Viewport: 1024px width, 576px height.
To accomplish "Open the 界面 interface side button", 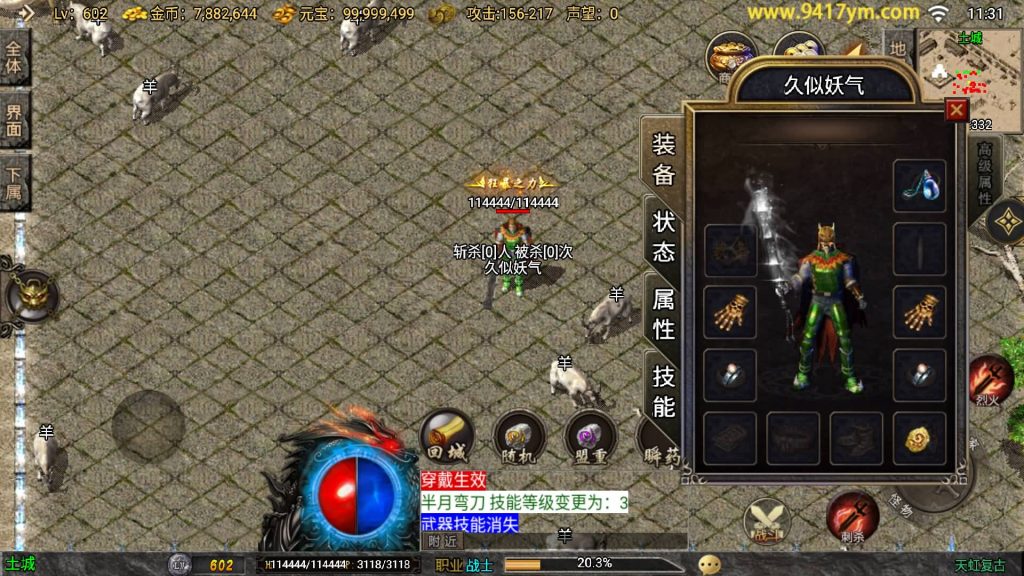I will (15, 120).
